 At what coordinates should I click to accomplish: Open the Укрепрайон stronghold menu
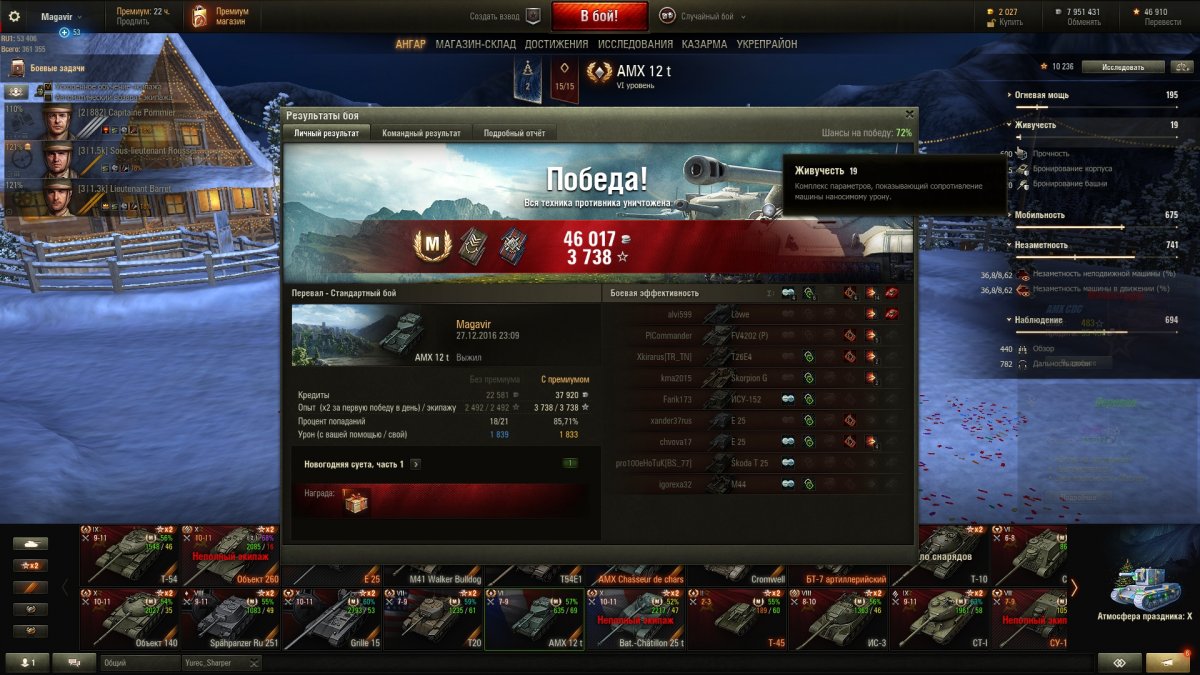click(x=767, y=44)
